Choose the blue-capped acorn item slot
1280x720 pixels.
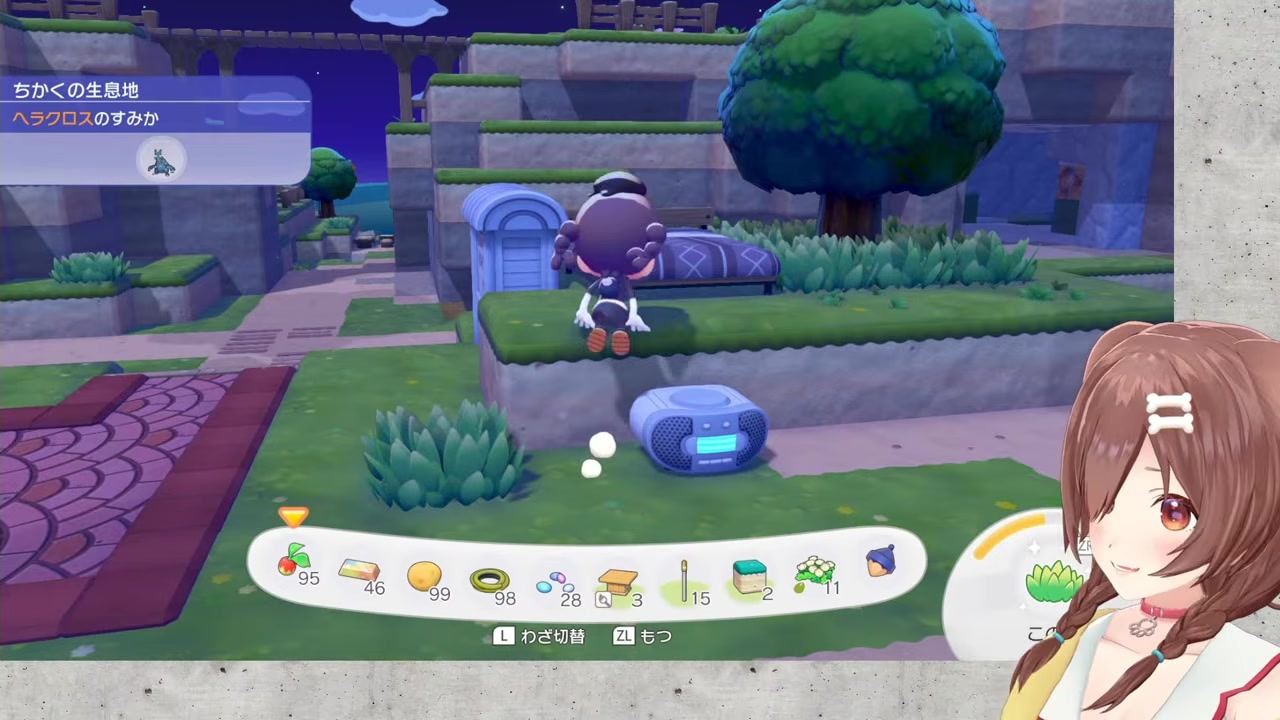(x=880, y=562)
